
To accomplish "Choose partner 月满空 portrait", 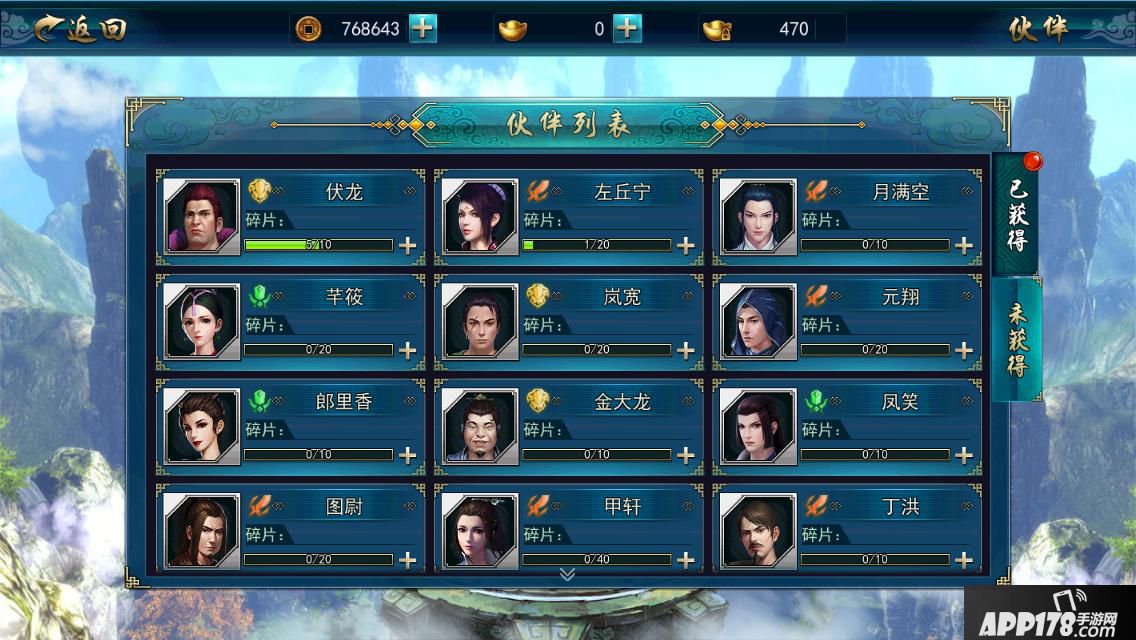I will [758, 217].
